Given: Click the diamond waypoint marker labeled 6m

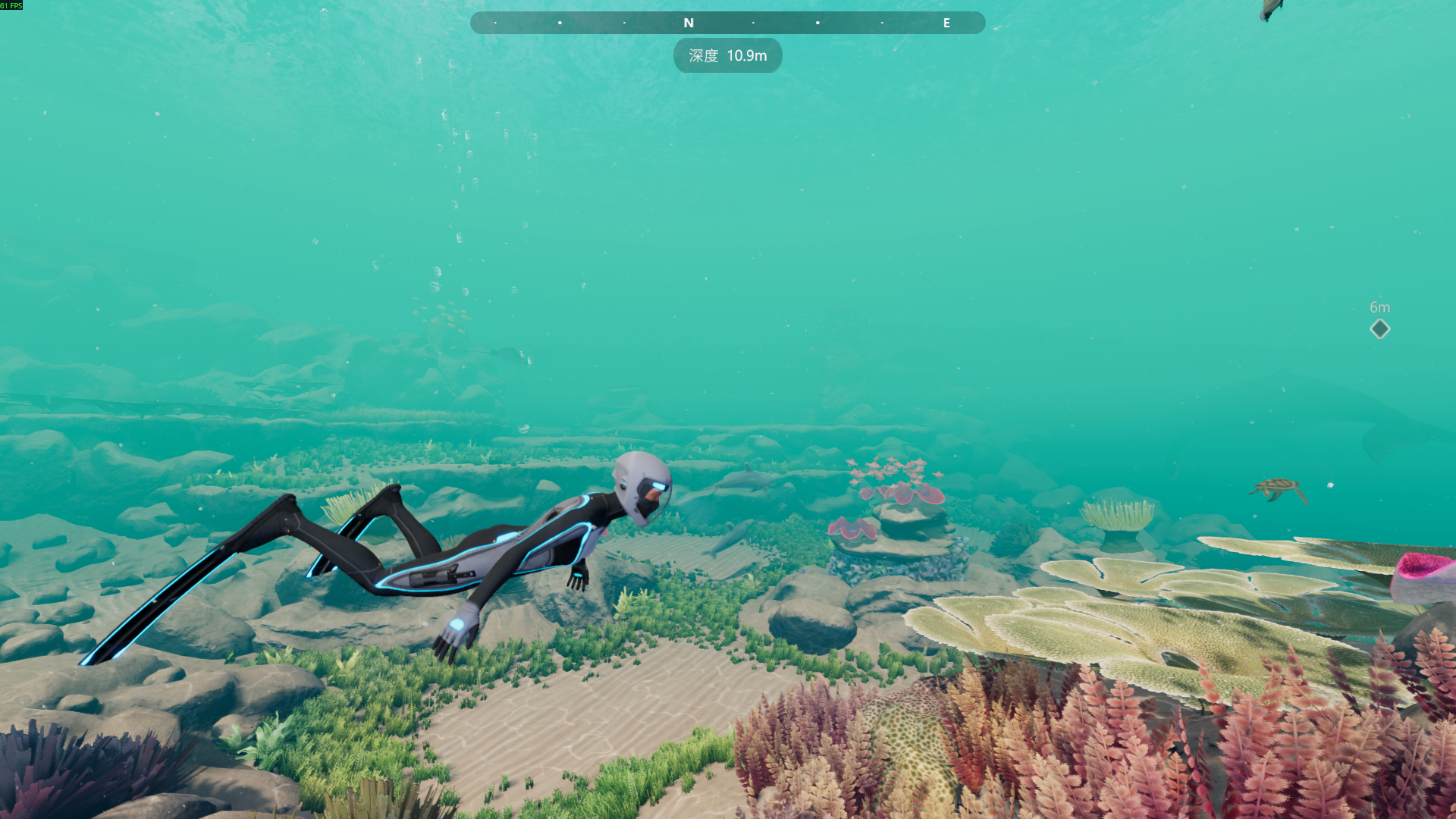Looking at the screenshot, I should click(x=1379, y=329).
